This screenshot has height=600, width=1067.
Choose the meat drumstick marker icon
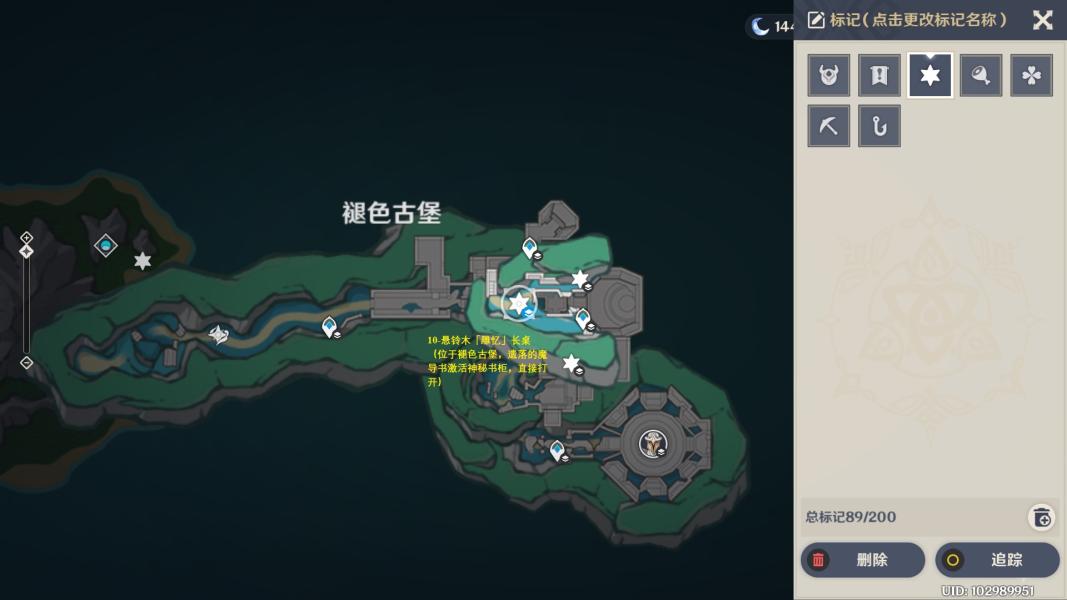(x=981, y=76)
